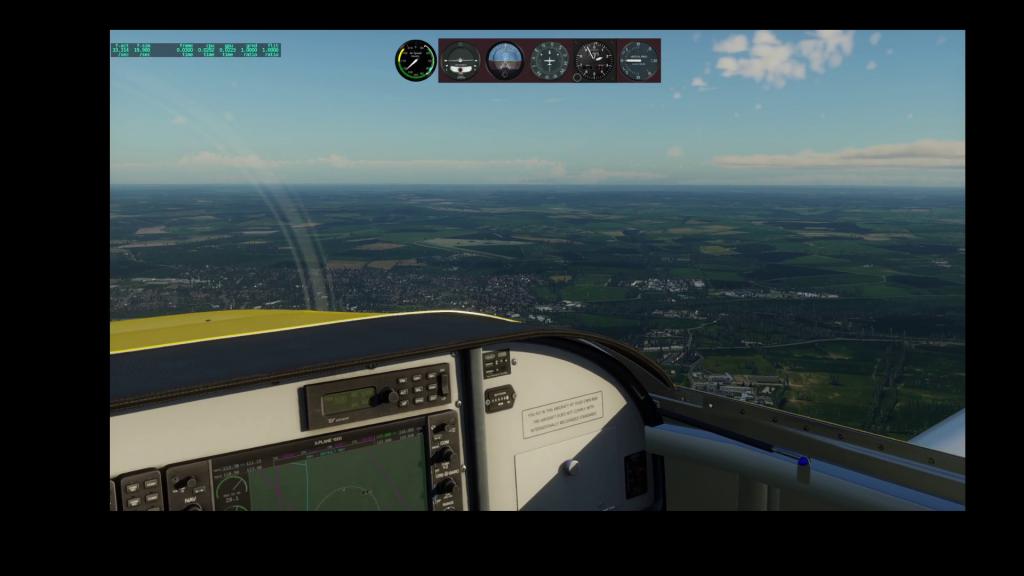Click the vertical speed indicator gauge
1024x576 pixels.
[638, 60]
